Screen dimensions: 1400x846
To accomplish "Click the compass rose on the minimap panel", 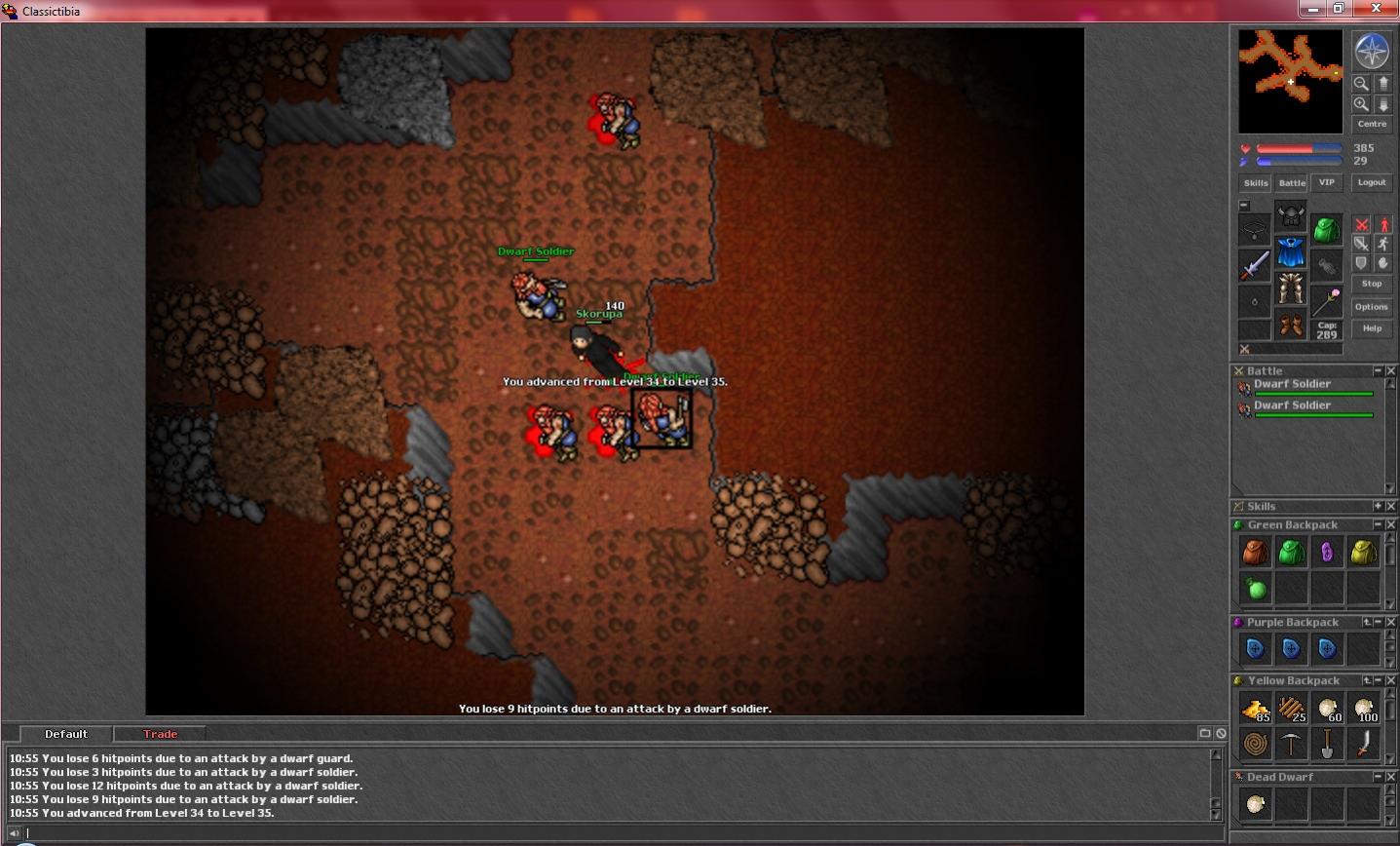I will pyautogui.click(x=1371, y=52).
